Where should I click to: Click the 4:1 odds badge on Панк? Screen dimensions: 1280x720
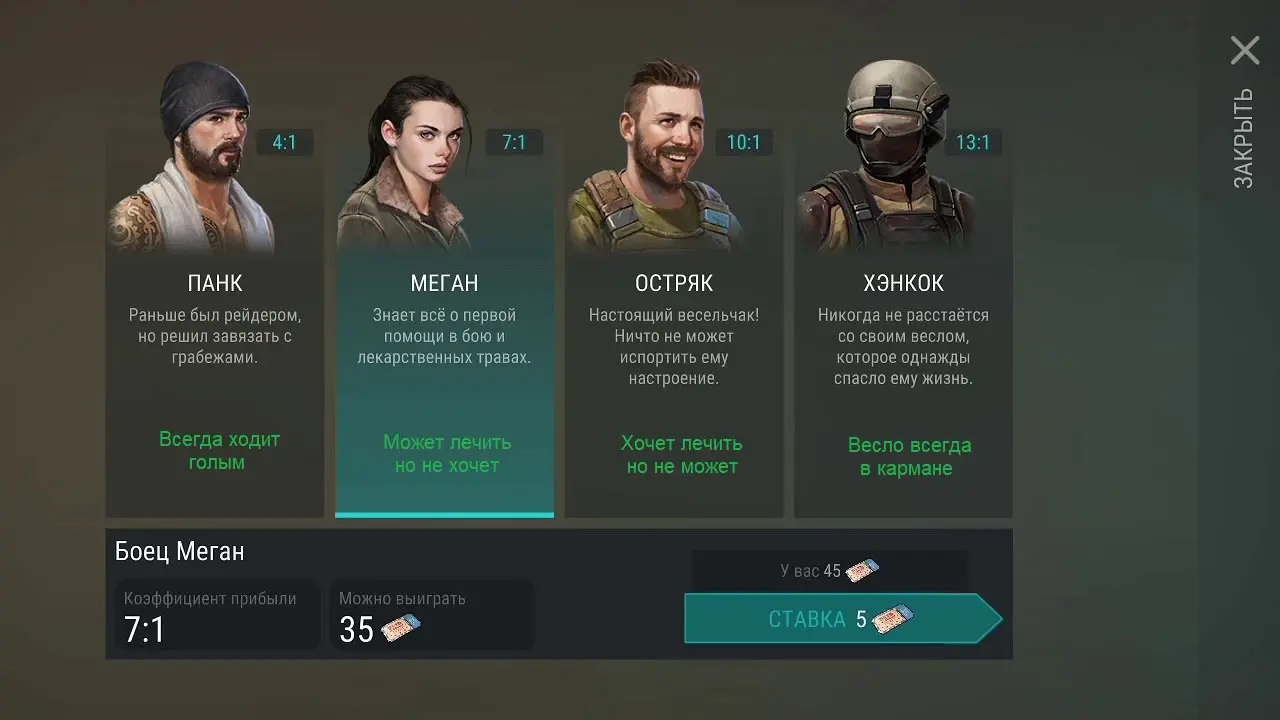click(286, 142)
